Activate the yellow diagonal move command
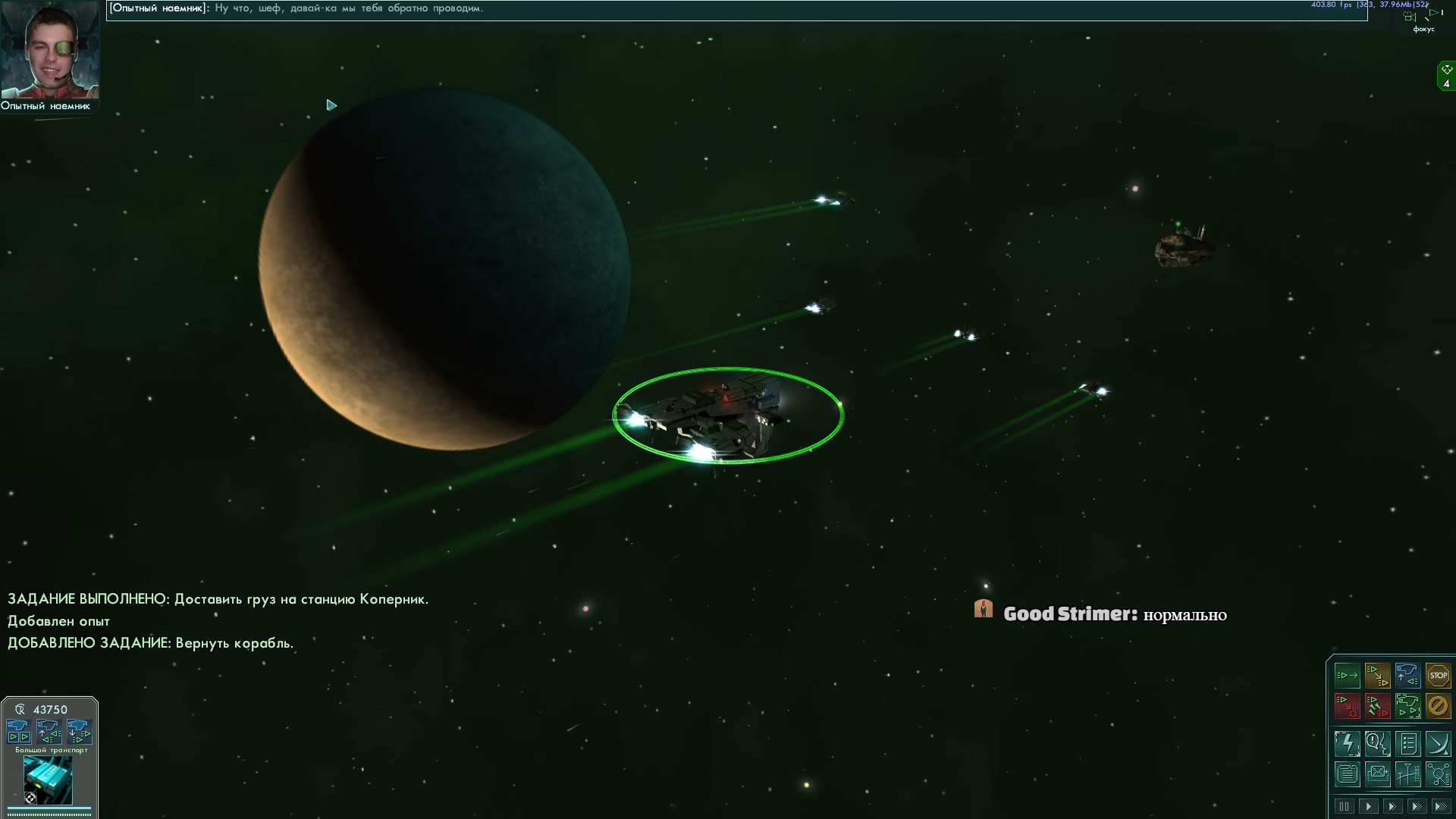 [1377, 675]
